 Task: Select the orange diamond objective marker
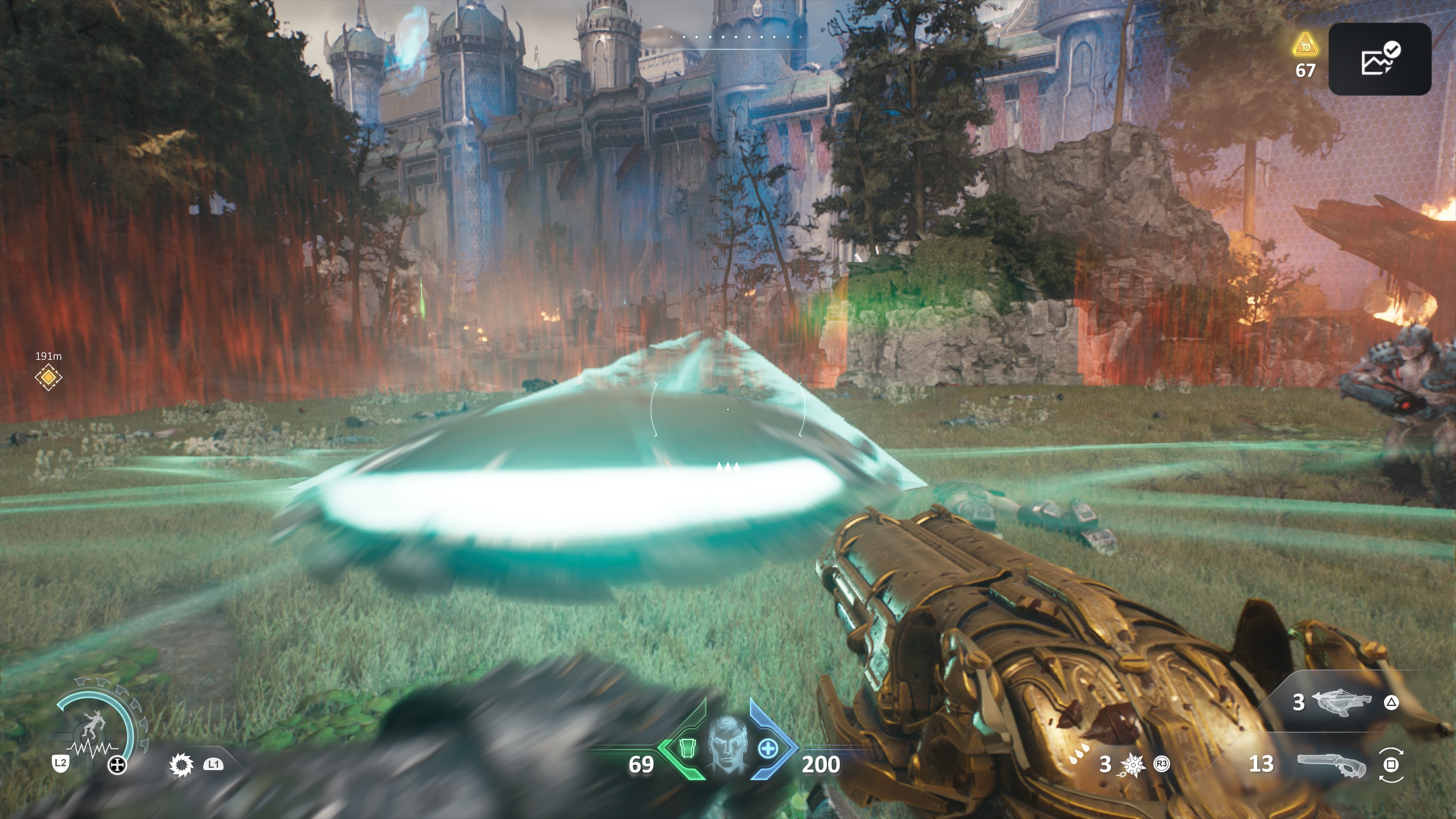click(49, 377)
